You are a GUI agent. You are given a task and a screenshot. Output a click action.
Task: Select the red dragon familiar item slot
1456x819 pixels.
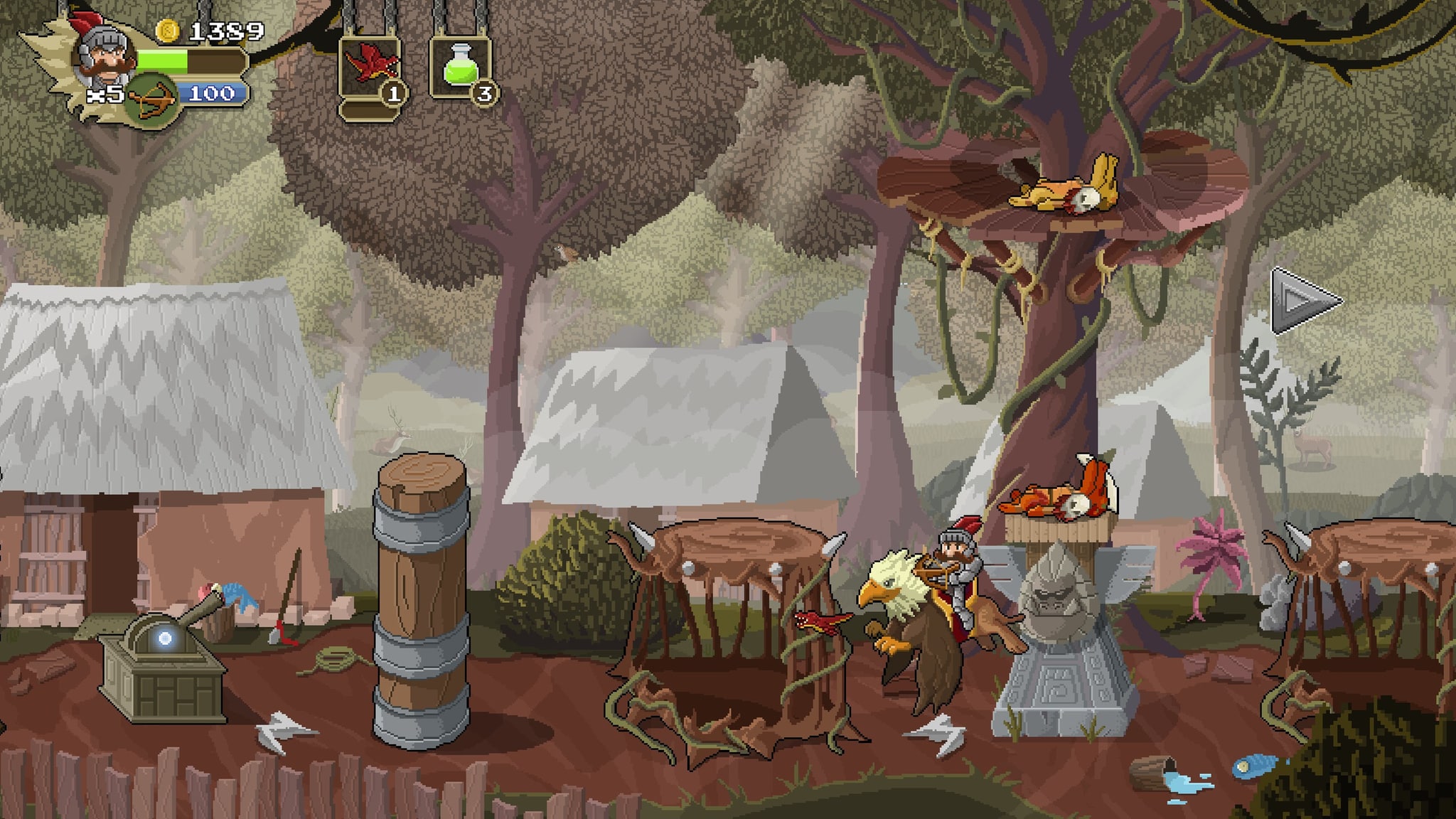coord(370,68)
